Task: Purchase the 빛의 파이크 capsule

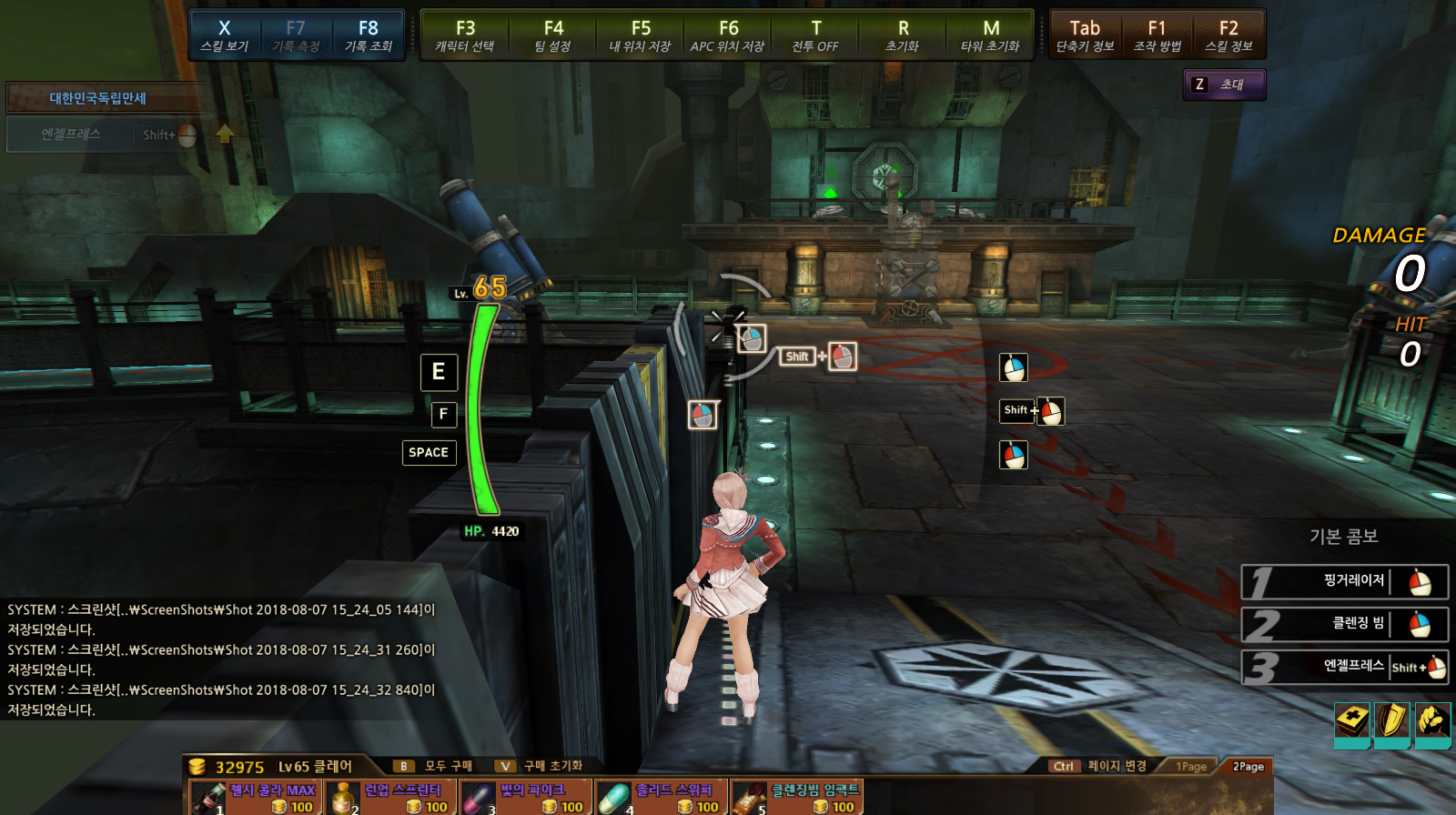Action: [x=526, y=798]
